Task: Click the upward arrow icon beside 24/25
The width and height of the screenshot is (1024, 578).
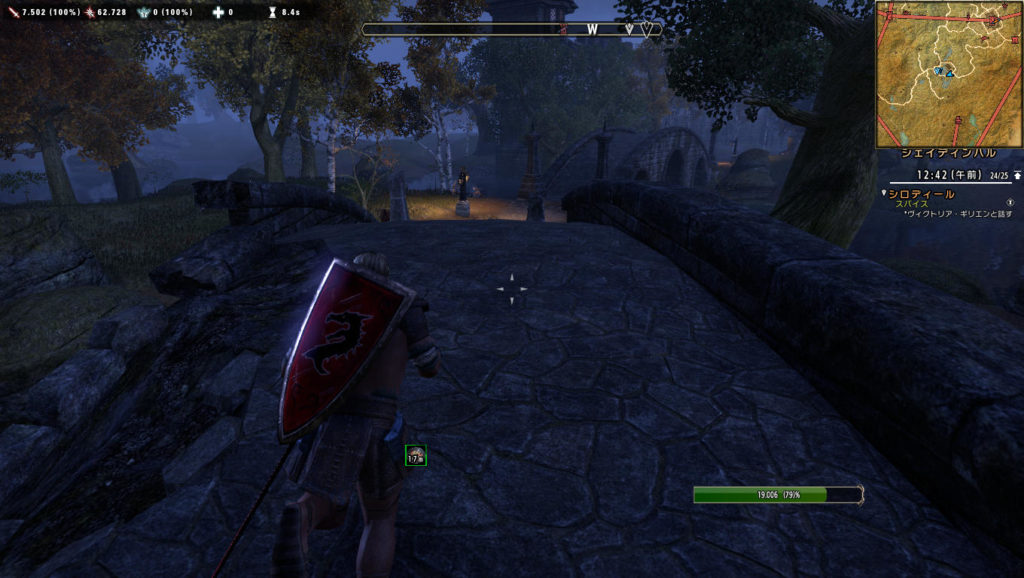Action: (1017, 175)
